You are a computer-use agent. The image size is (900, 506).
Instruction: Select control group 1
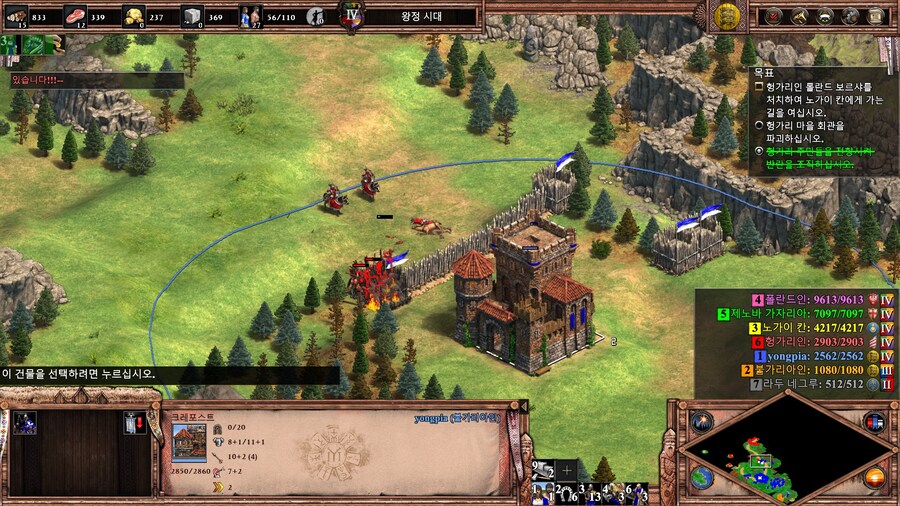coord(544,493)
